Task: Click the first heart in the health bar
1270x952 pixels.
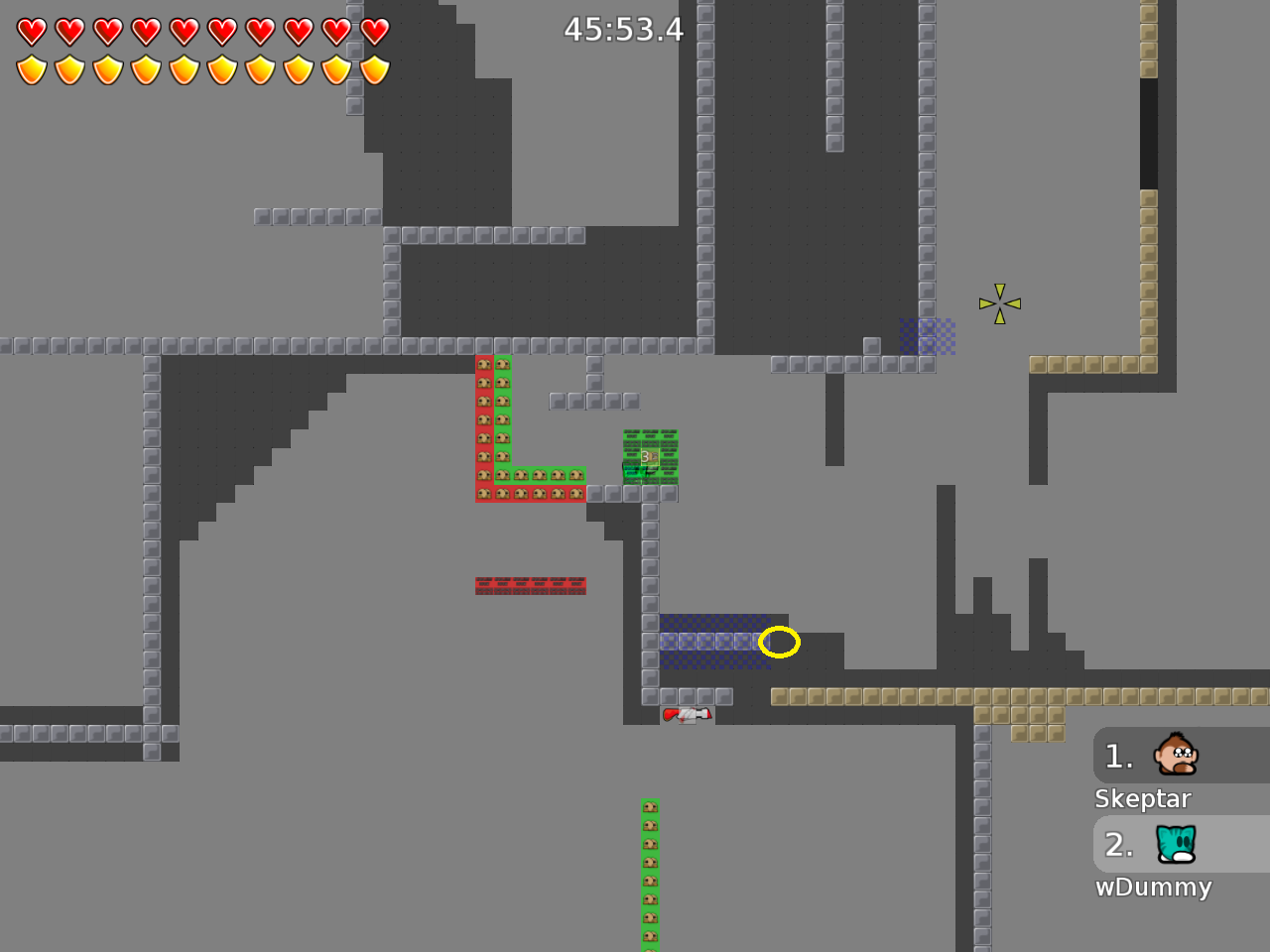Action: tap(31, 31)
